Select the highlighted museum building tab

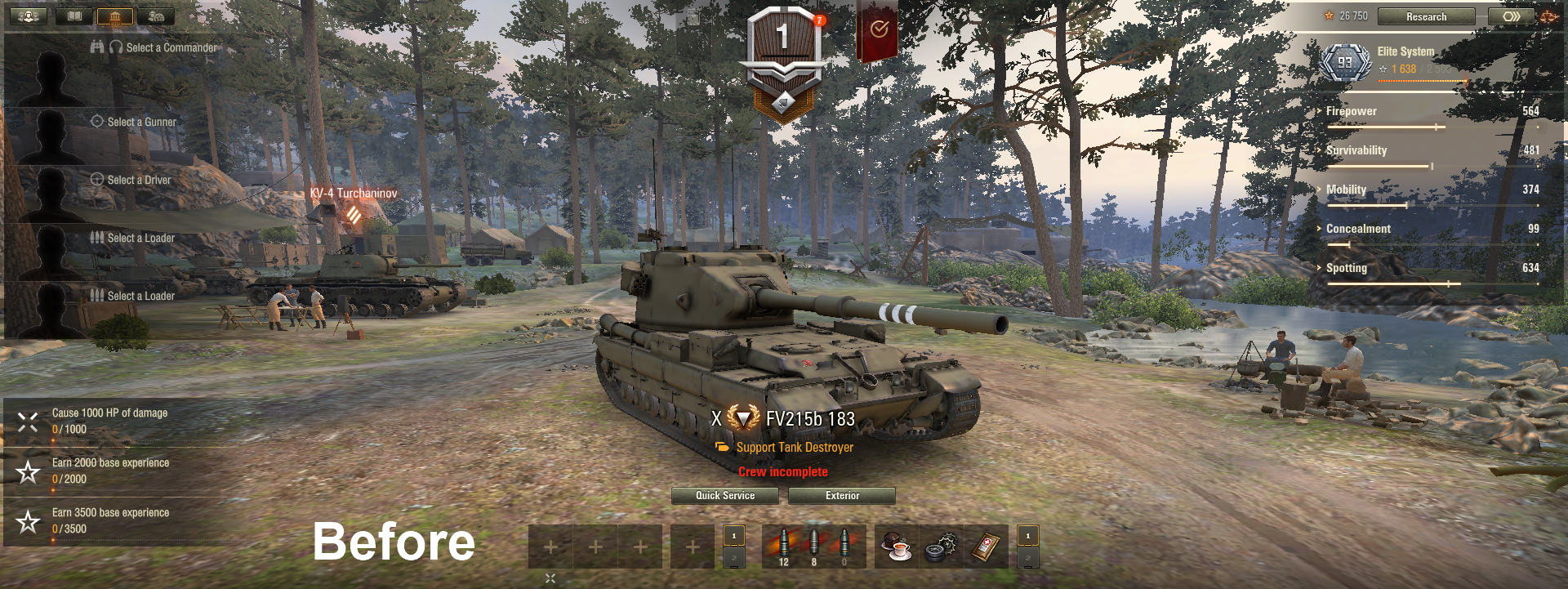click(114, 16)
